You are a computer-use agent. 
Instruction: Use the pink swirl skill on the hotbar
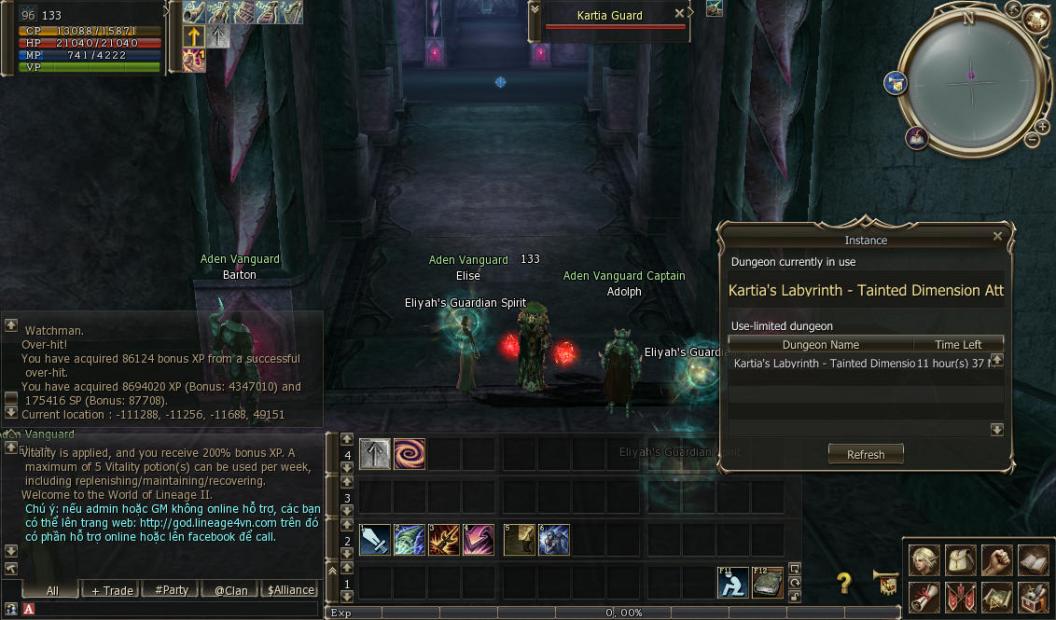(409, 454)
